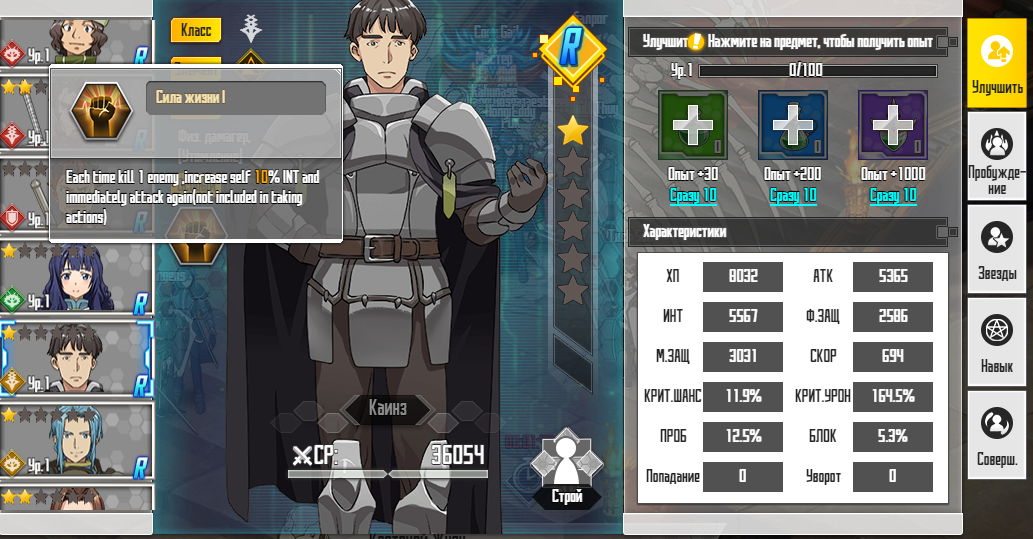The image size is (1033, 539).
Task: Click Сразу 10 under Опыт +1000
Action: click(x=893, y=195)
